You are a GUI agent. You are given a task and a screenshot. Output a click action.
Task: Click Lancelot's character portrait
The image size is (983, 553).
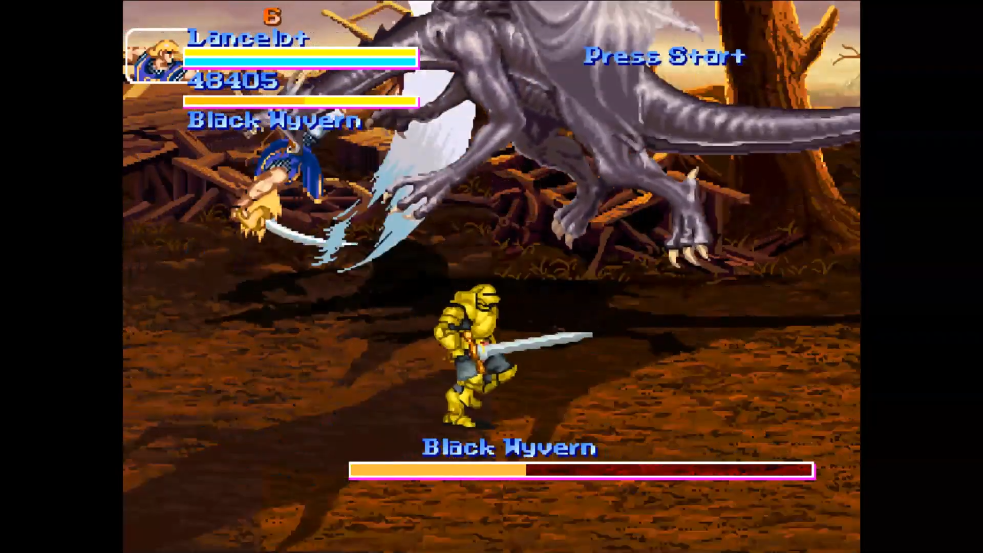coord(154,56)
